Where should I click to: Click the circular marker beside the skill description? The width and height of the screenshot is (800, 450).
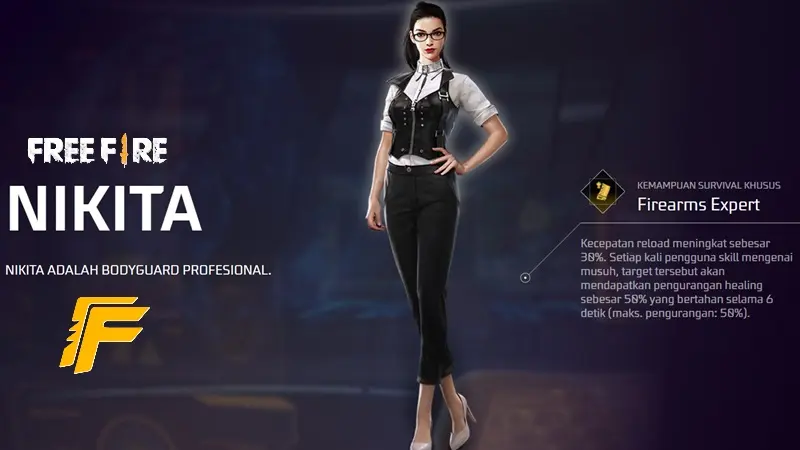[x=525, y=278]
